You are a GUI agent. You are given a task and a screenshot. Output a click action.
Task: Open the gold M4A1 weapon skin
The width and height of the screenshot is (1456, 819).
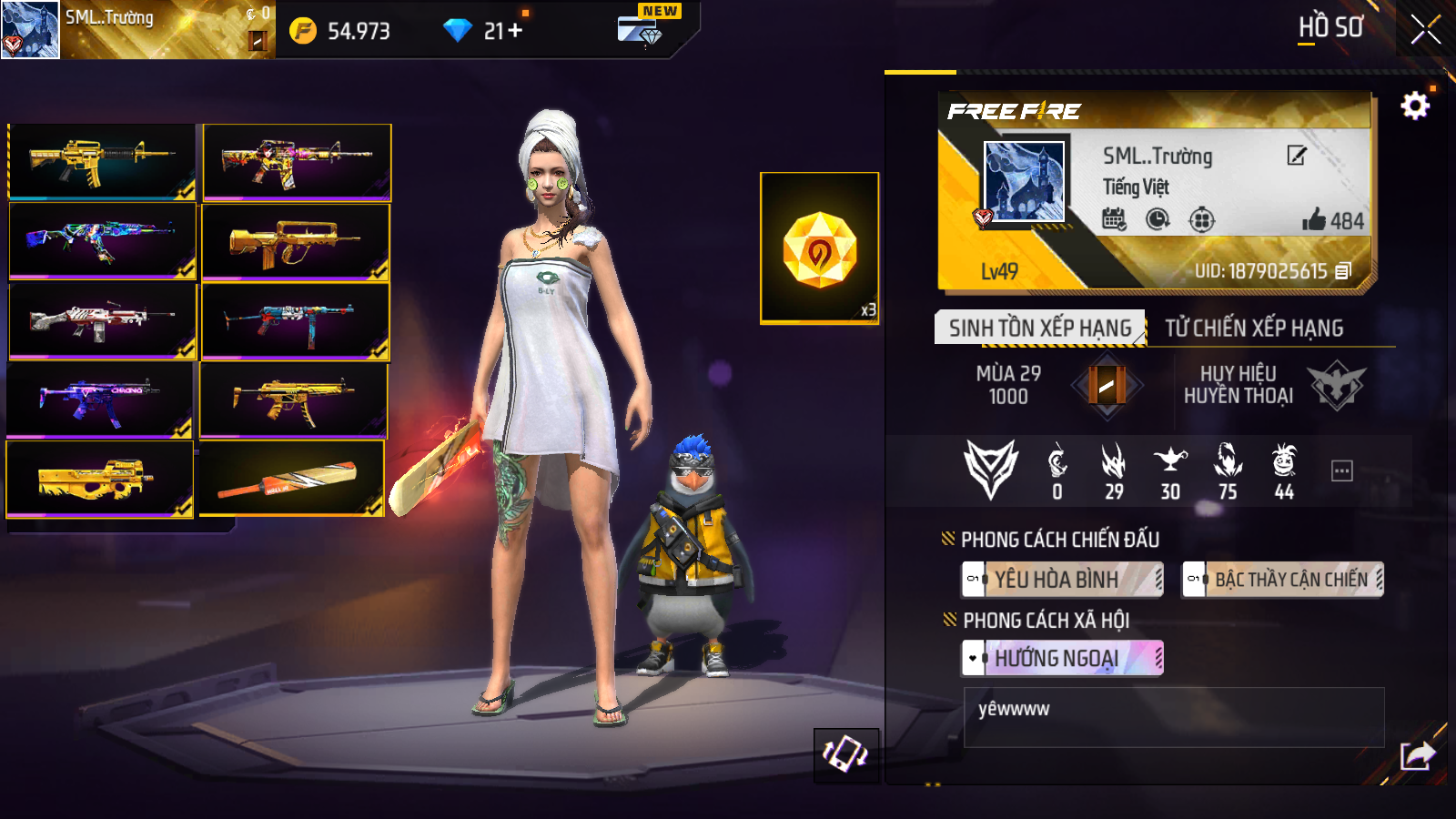102,161
